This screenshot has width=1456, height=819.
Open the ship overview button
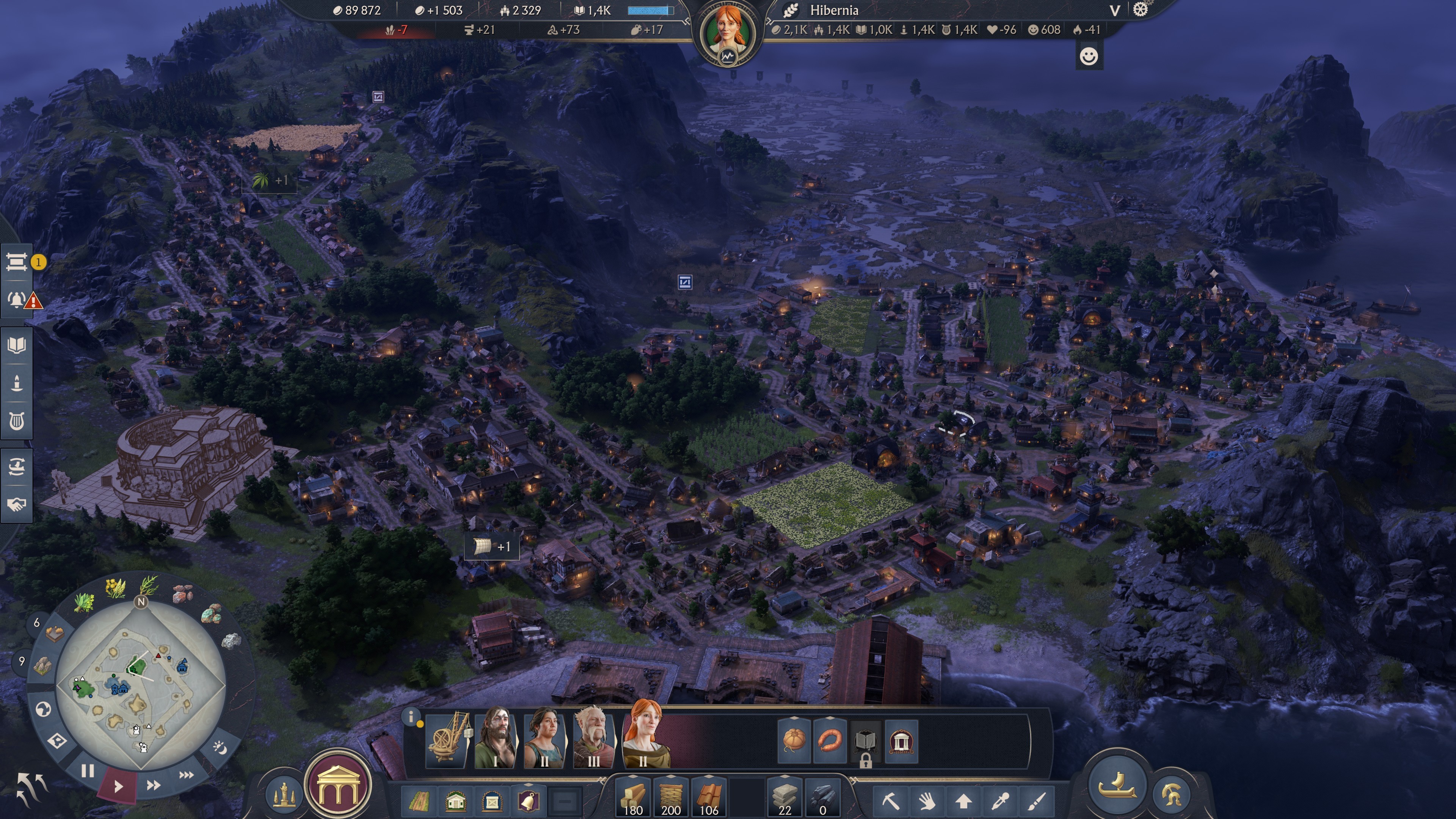[x=1117, y=784]
